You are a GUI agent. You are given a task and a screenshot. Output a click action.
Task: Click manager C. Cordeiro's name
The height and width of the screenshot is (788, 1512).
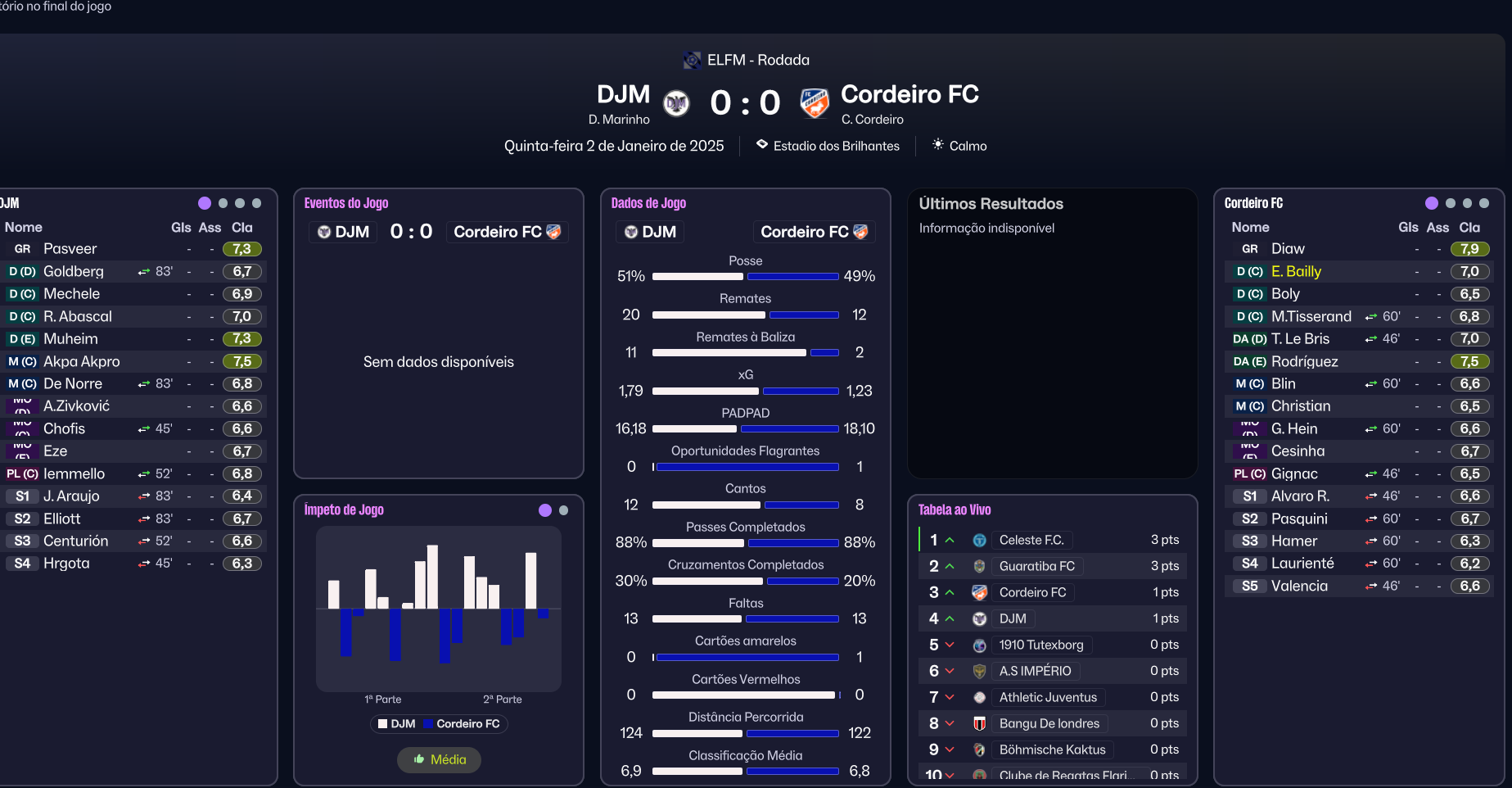click(x=872, y=120)
